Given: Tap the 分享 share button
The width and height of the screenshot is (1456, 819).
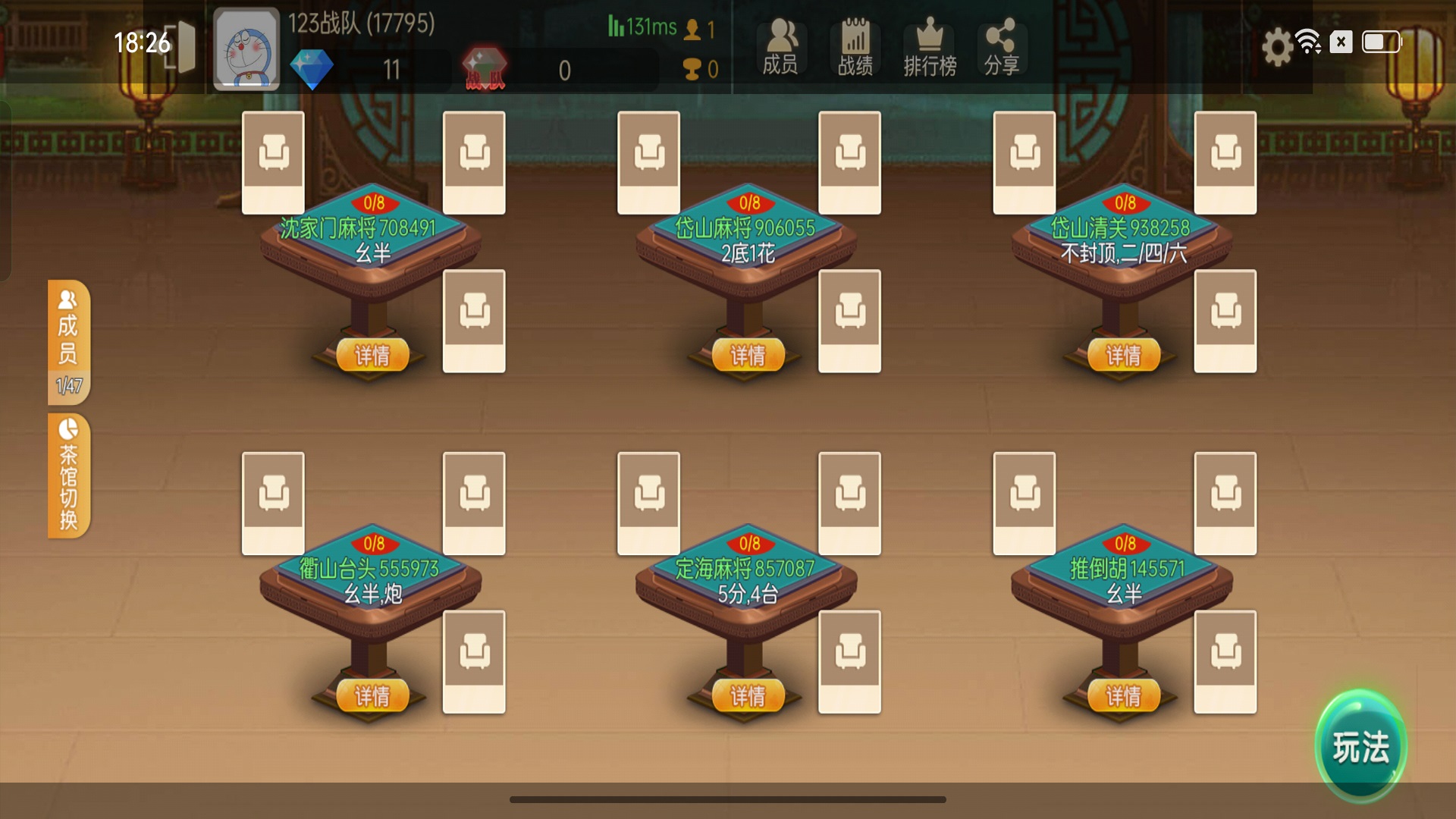Looking at the screenshot, I should tap(1001, 47).
